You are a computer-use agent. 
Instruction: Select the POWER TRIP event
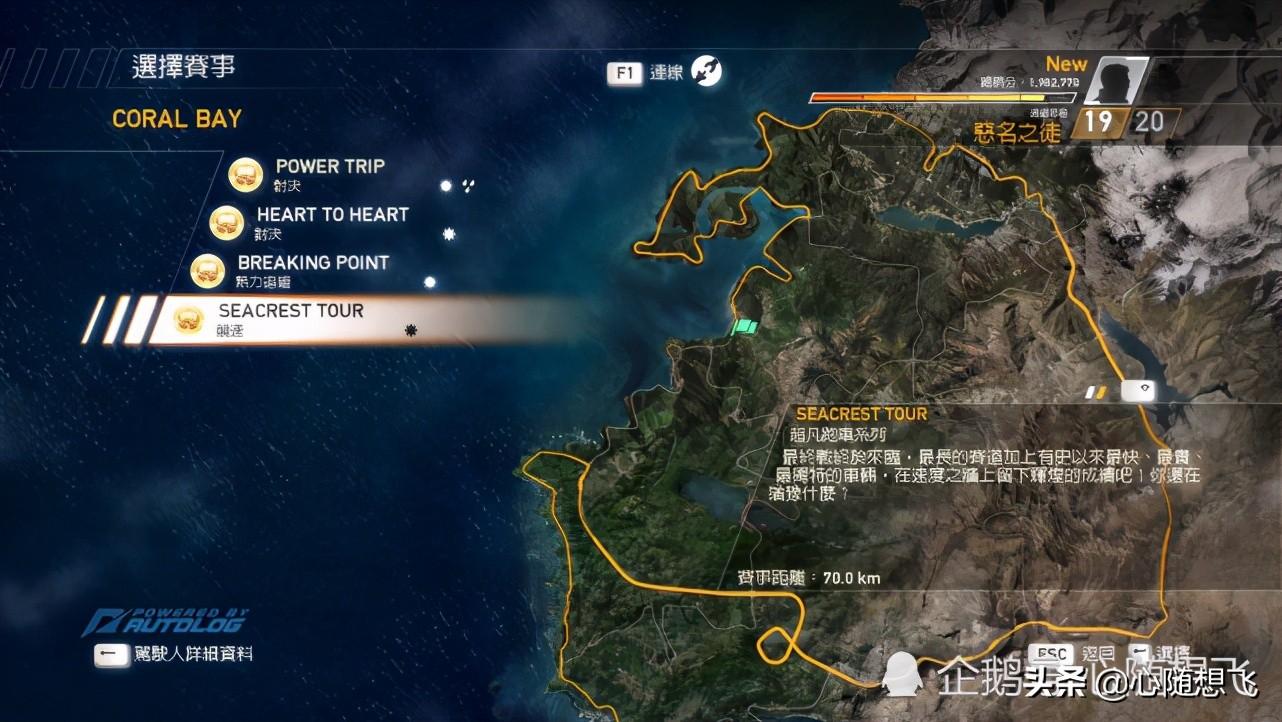(329, 167)
